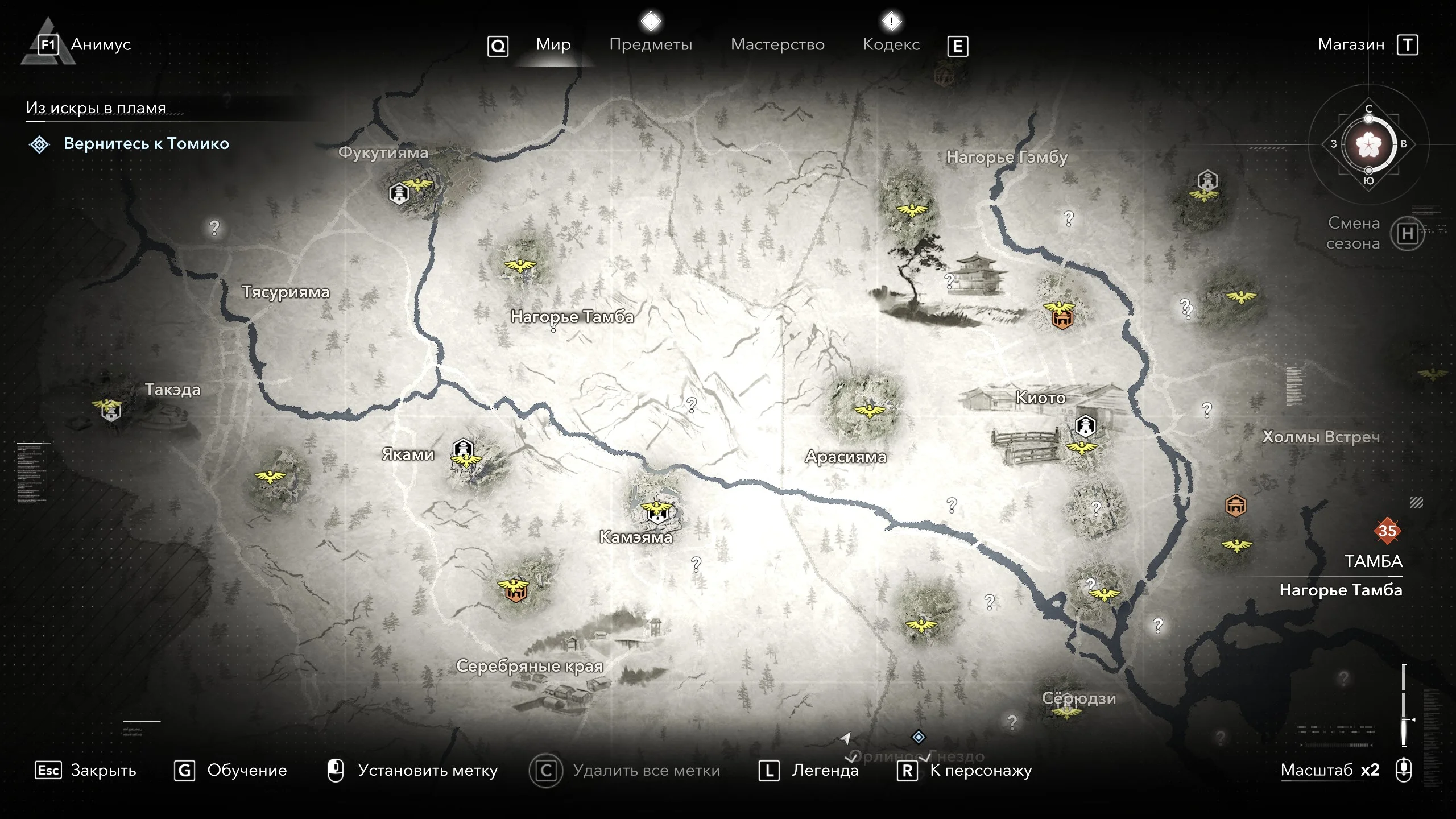Select the viewpoint eagle marker above Арасияма

[x=869, y=410]
